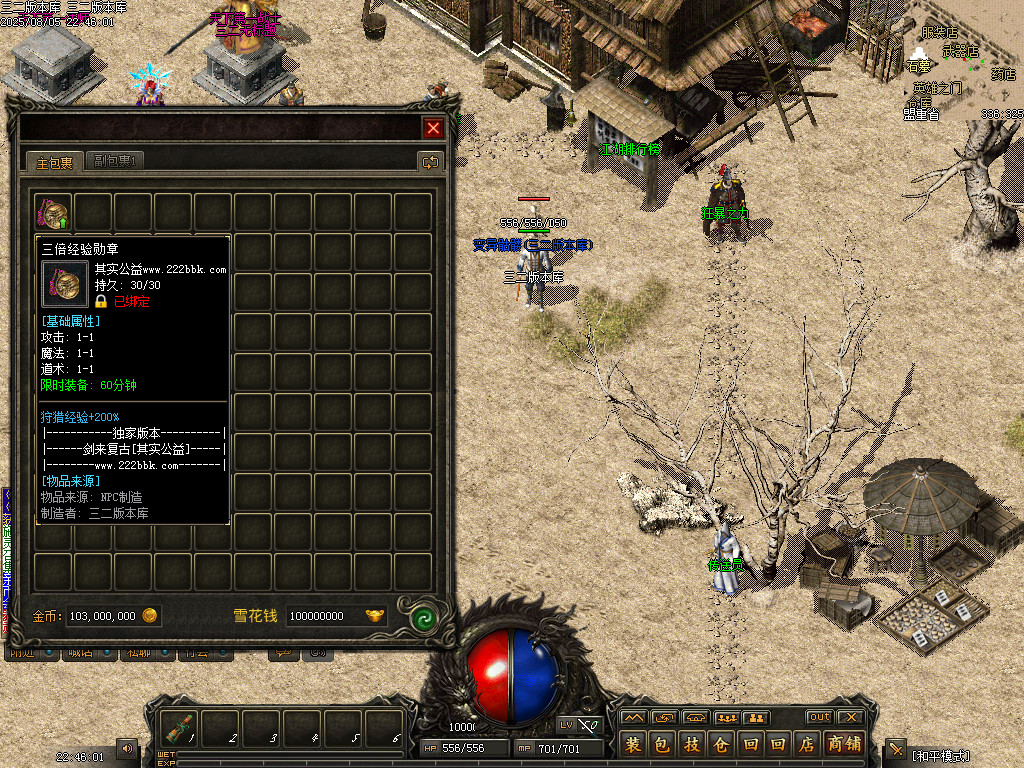1024x768 pixels.
Task: Click the bag sort arrows button
Action: (430, 162)
